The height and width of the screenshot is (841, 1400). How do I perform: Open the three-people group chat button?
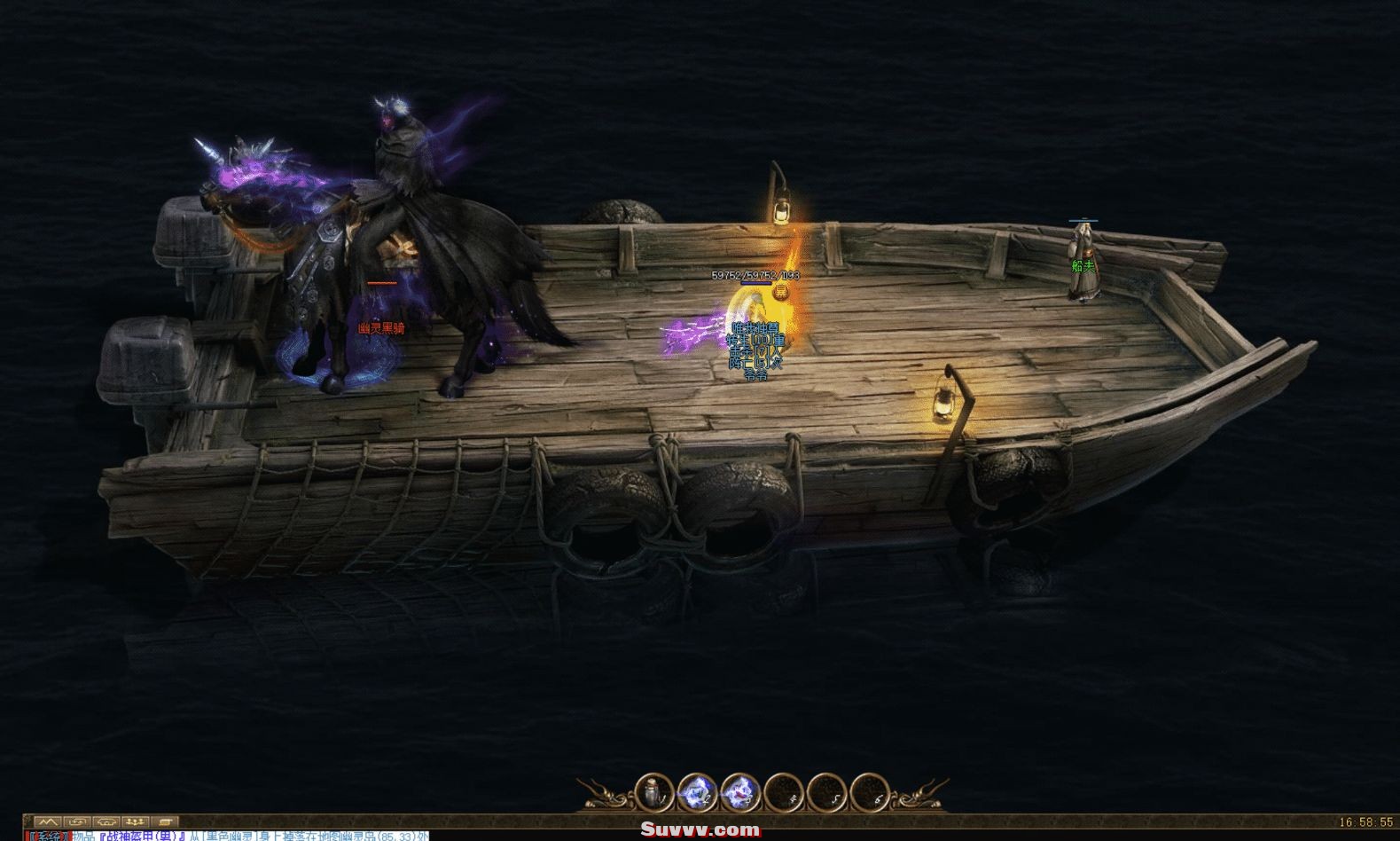(x=138, y=821)
